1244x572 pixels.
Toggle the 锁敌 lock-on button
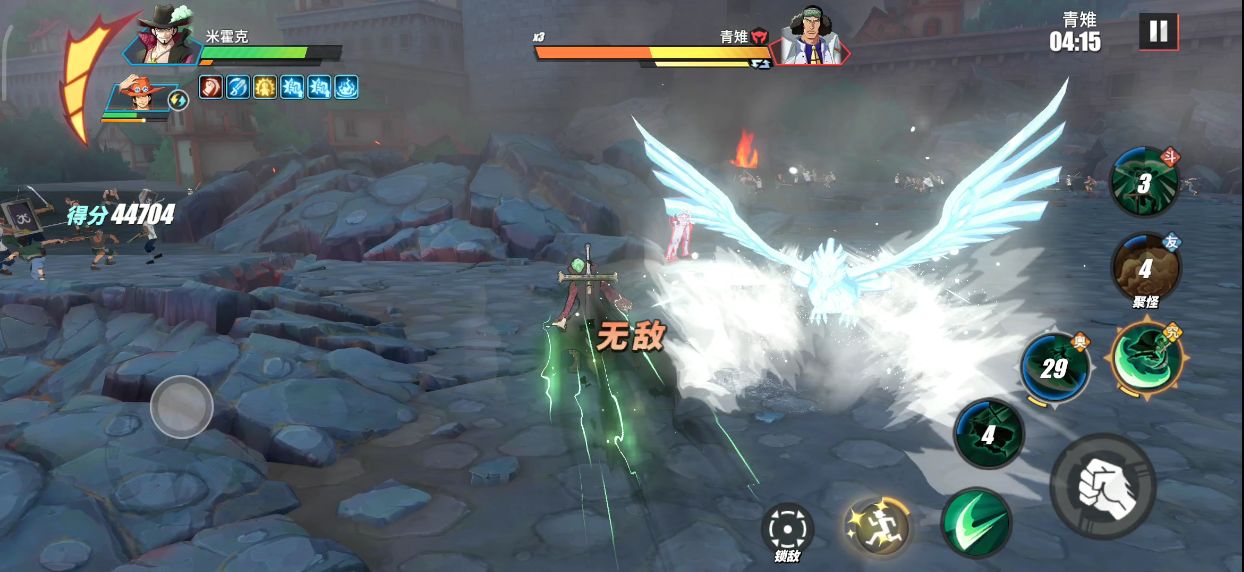pos(787,530)
